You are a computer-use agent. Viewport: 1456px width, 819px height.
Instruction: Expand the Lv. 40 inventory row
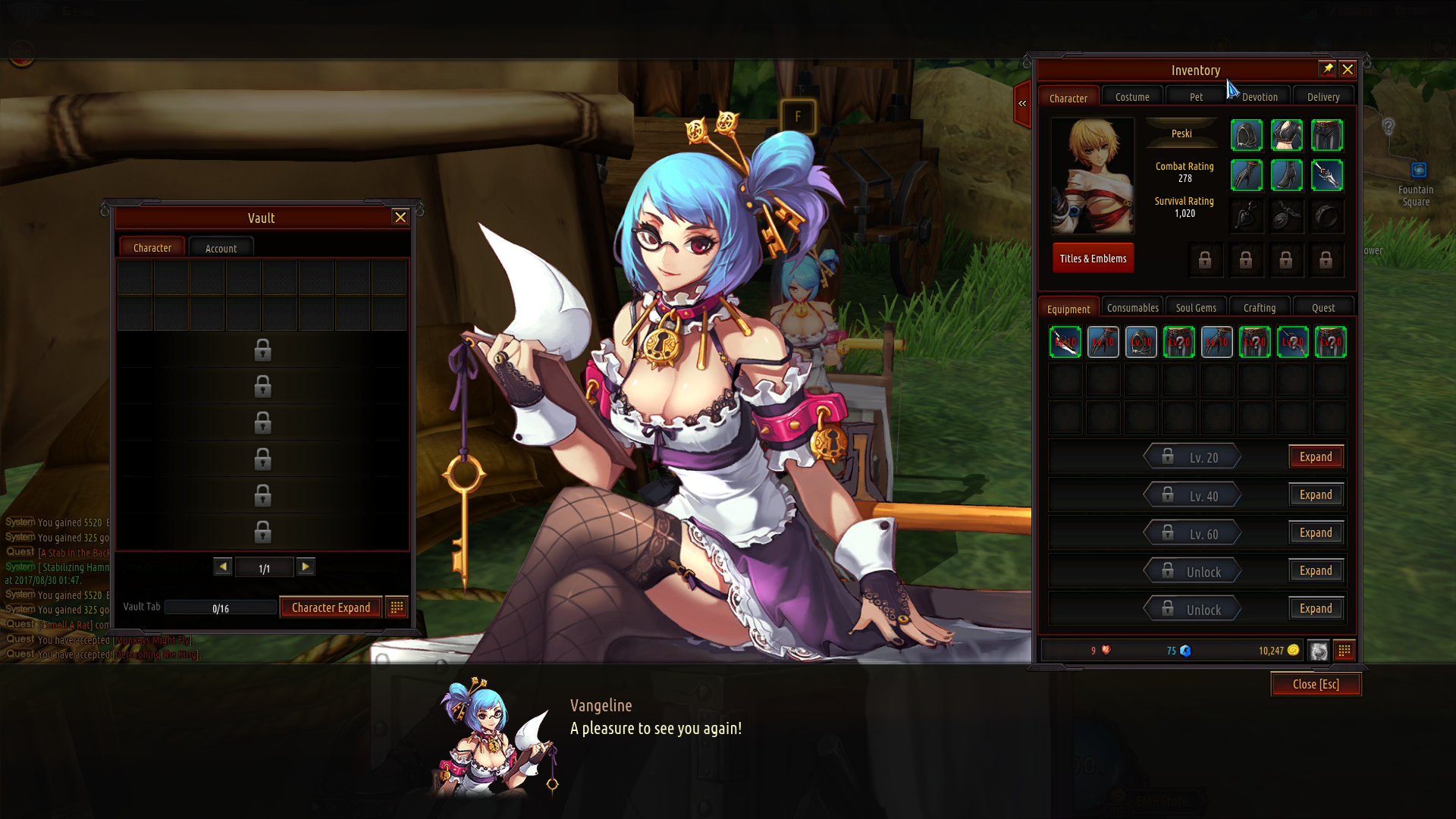[x=1316, y=495]
